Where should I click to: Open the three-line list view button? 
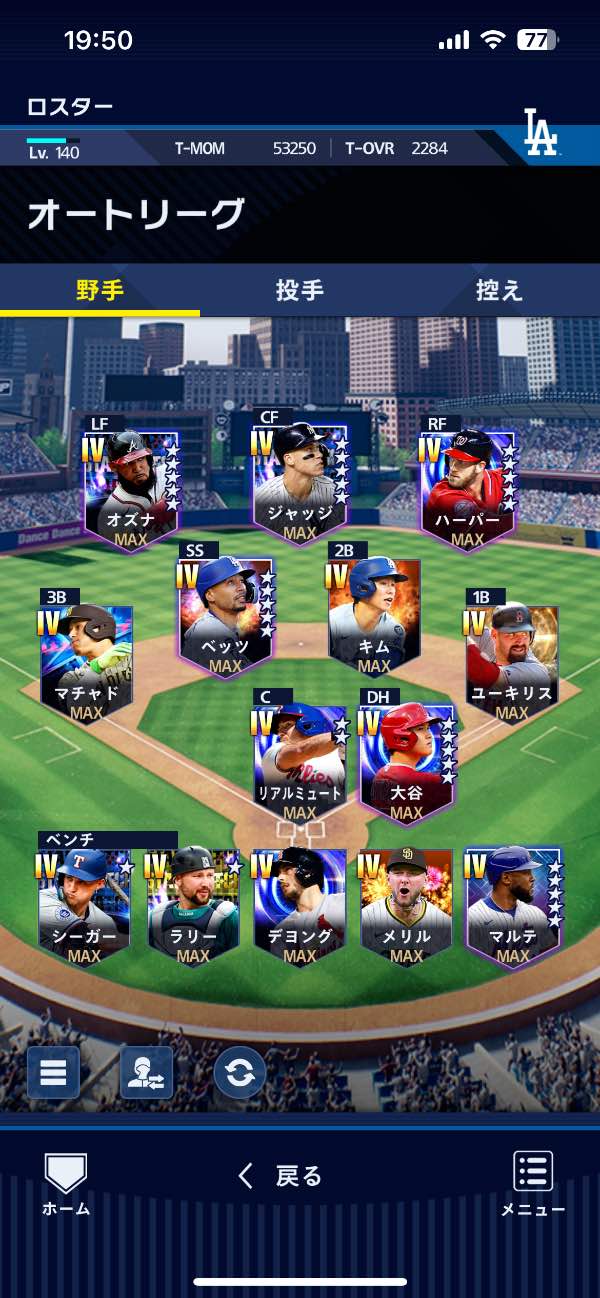click(53, 1073)
